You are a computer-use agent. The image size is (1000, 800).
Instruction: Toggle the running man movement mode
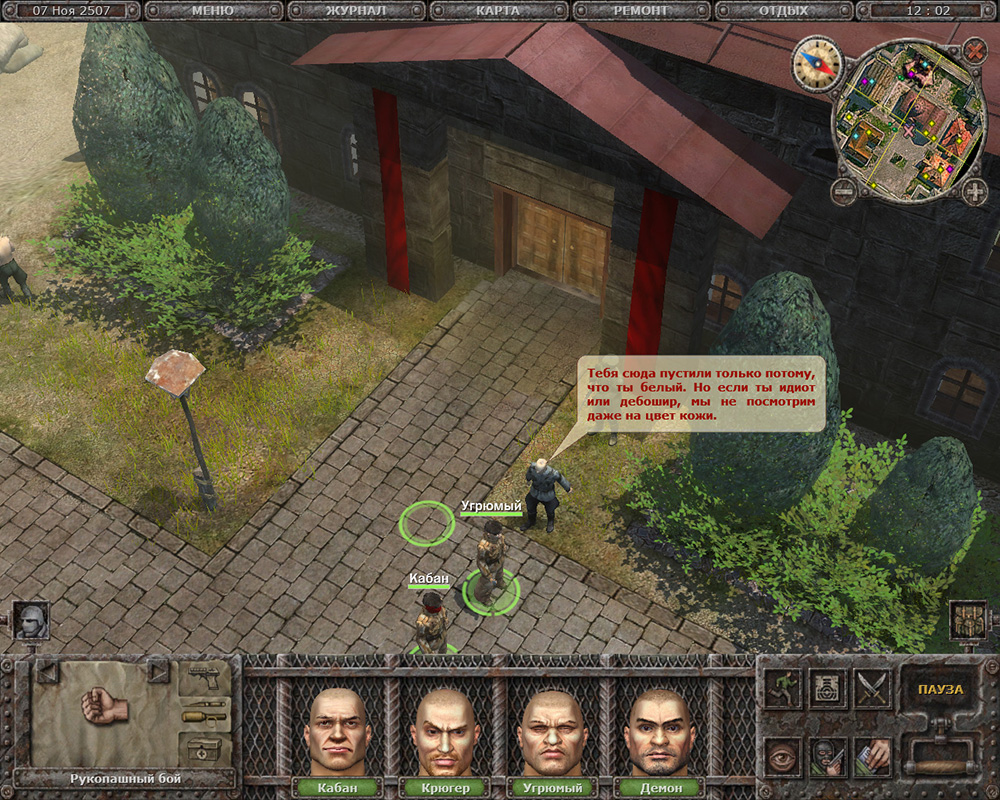pos(783,689)
